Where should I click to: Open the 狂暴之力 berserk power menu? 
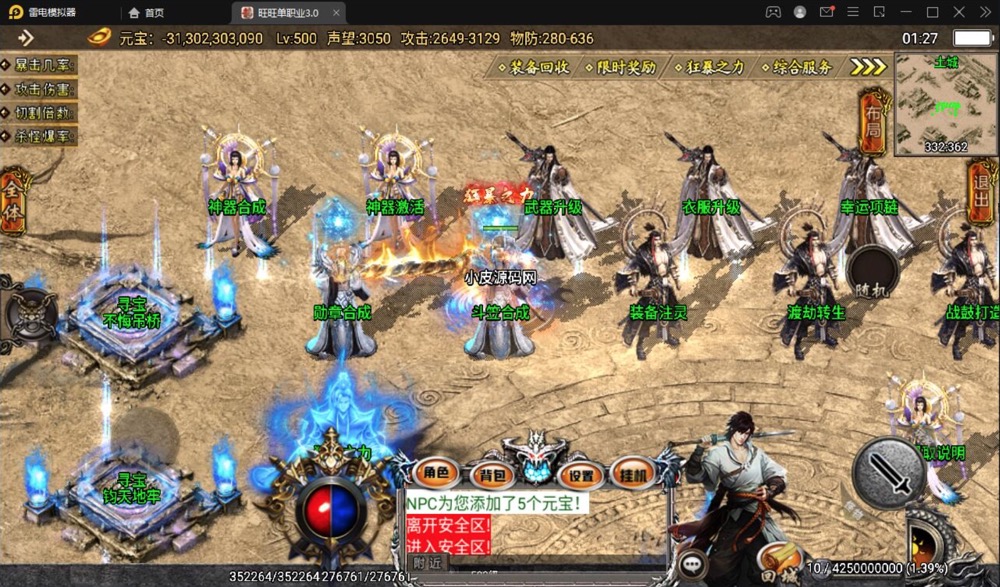(x=709, y=67)
